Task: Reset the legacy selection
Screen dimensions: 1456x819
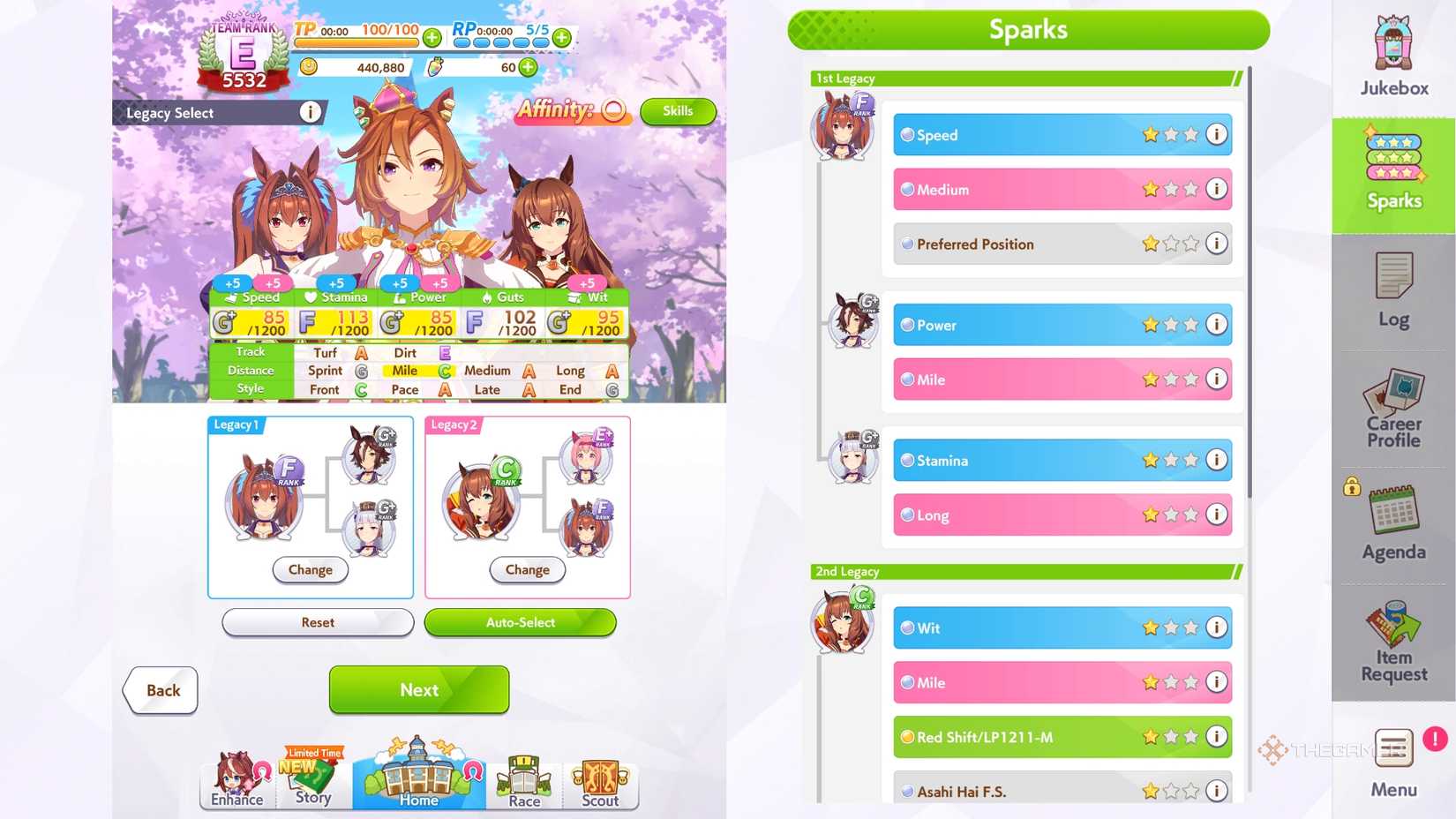Action: coord(318,623)
